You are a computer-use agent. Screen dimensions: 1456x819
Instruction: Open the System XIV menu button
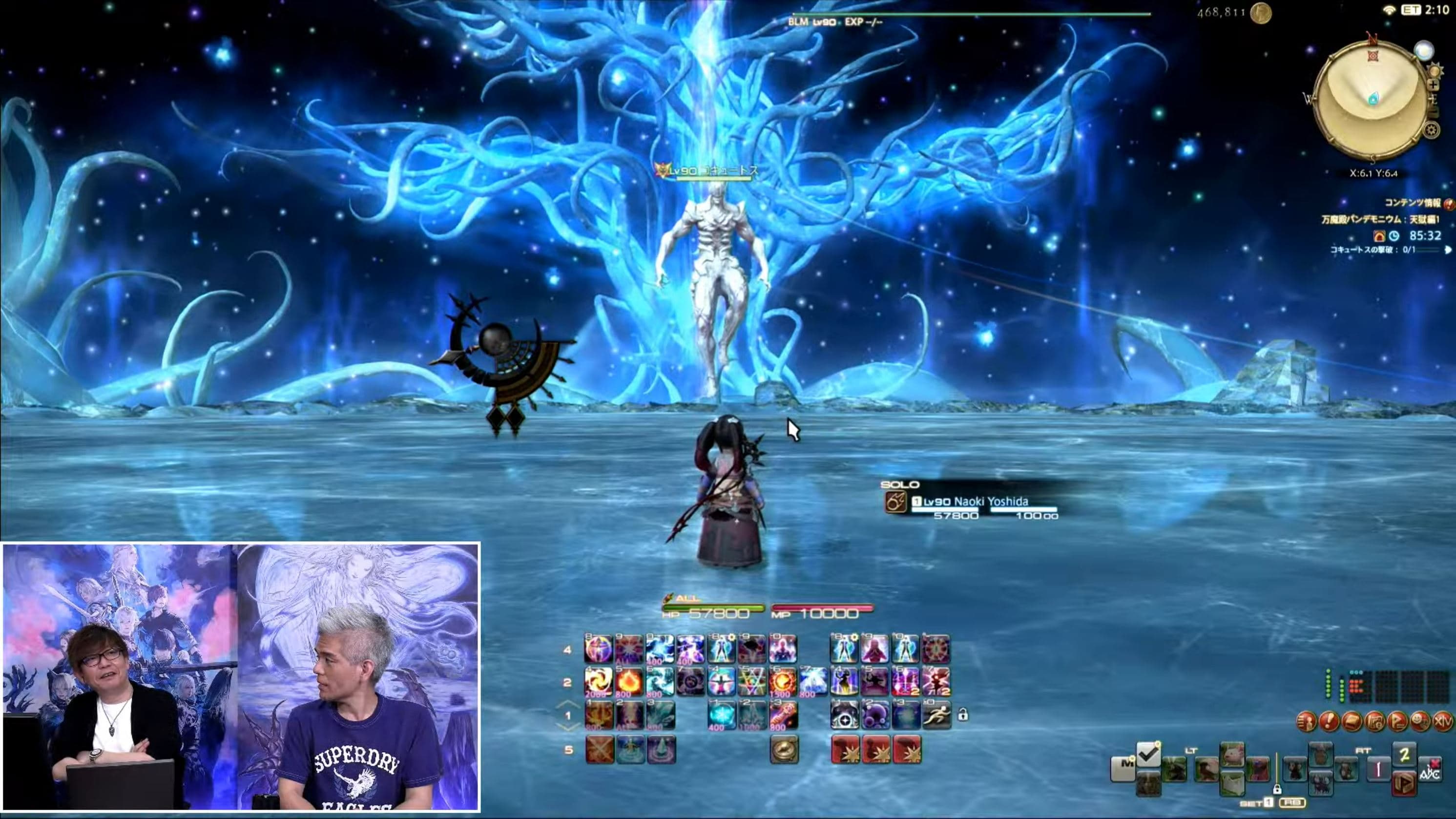(1443, 722)
